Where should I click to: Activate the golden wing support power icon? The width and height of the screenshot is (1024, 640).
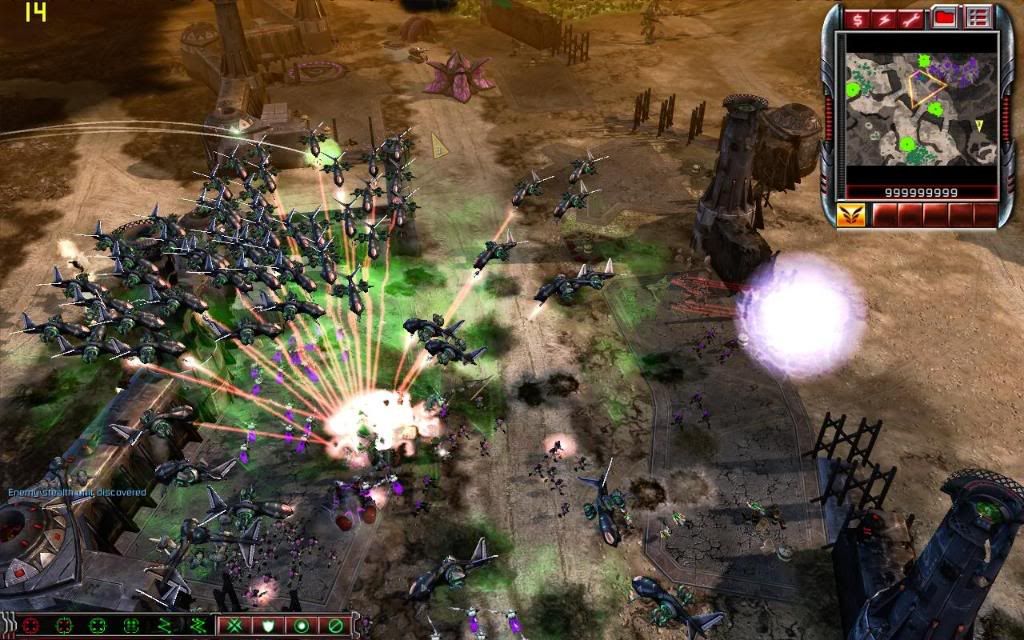(853, 214)
